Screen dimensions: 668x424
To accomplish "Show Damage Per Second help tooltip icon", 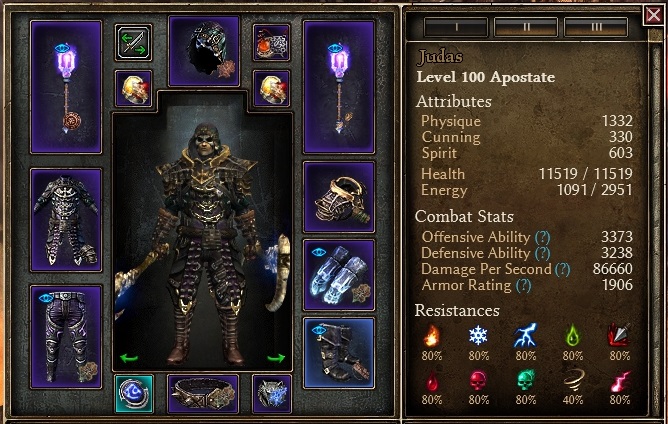I will coord(562,269).
